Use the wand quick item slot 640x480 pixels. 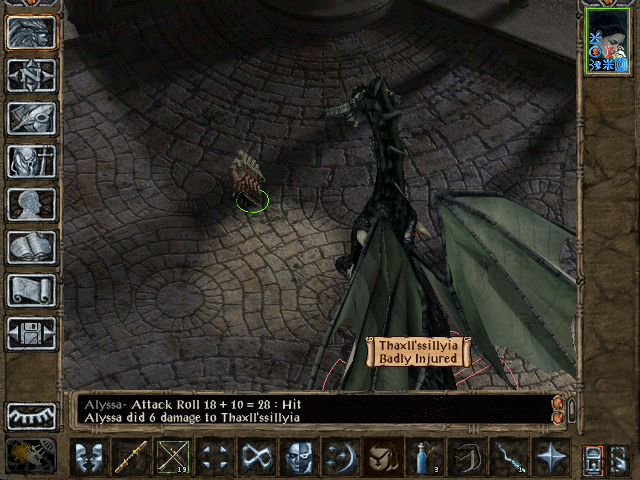(508, 457)
